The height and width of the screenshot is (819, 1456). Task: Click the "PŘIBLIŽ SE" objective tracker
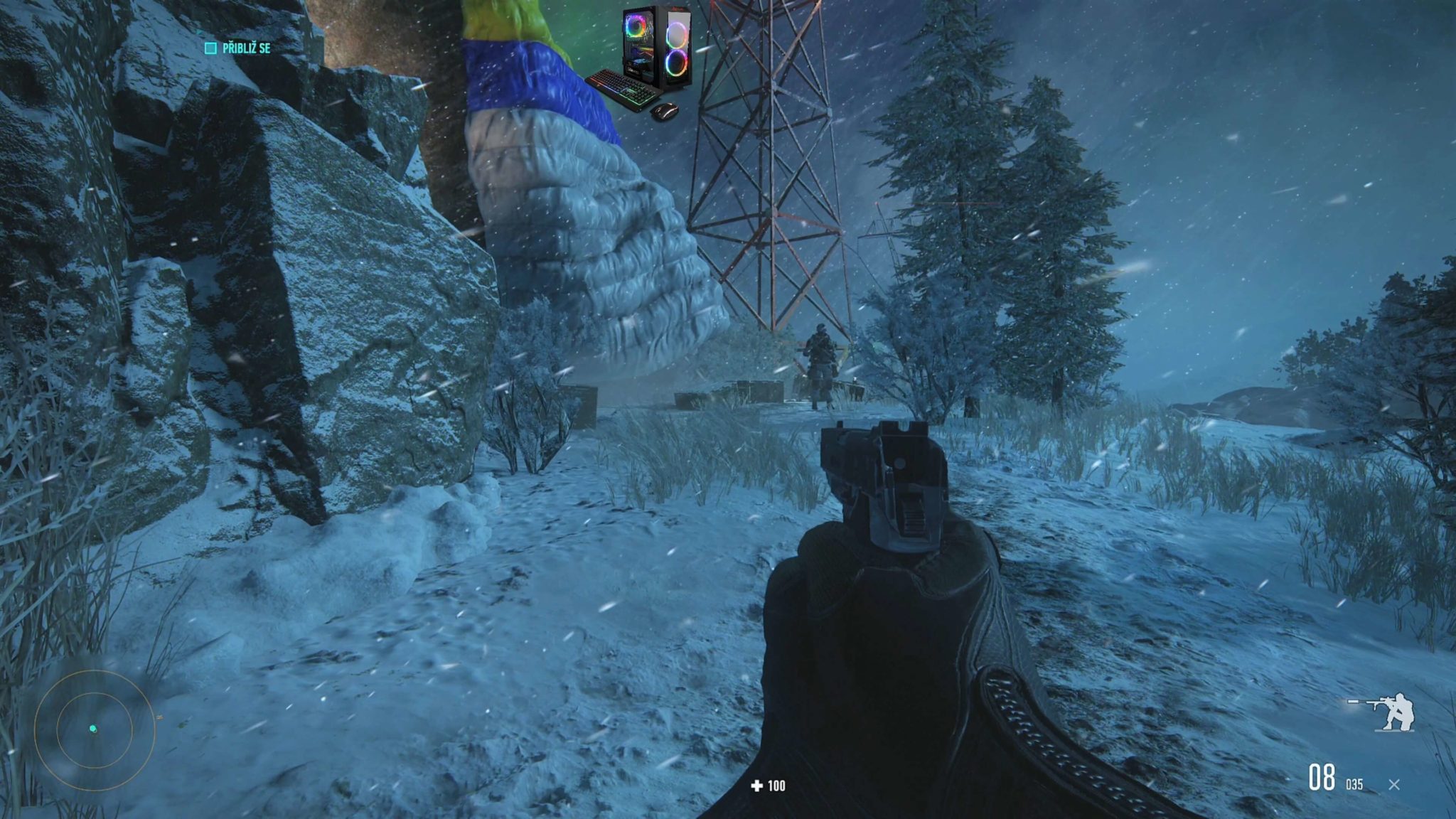click(x=238, y=48)
